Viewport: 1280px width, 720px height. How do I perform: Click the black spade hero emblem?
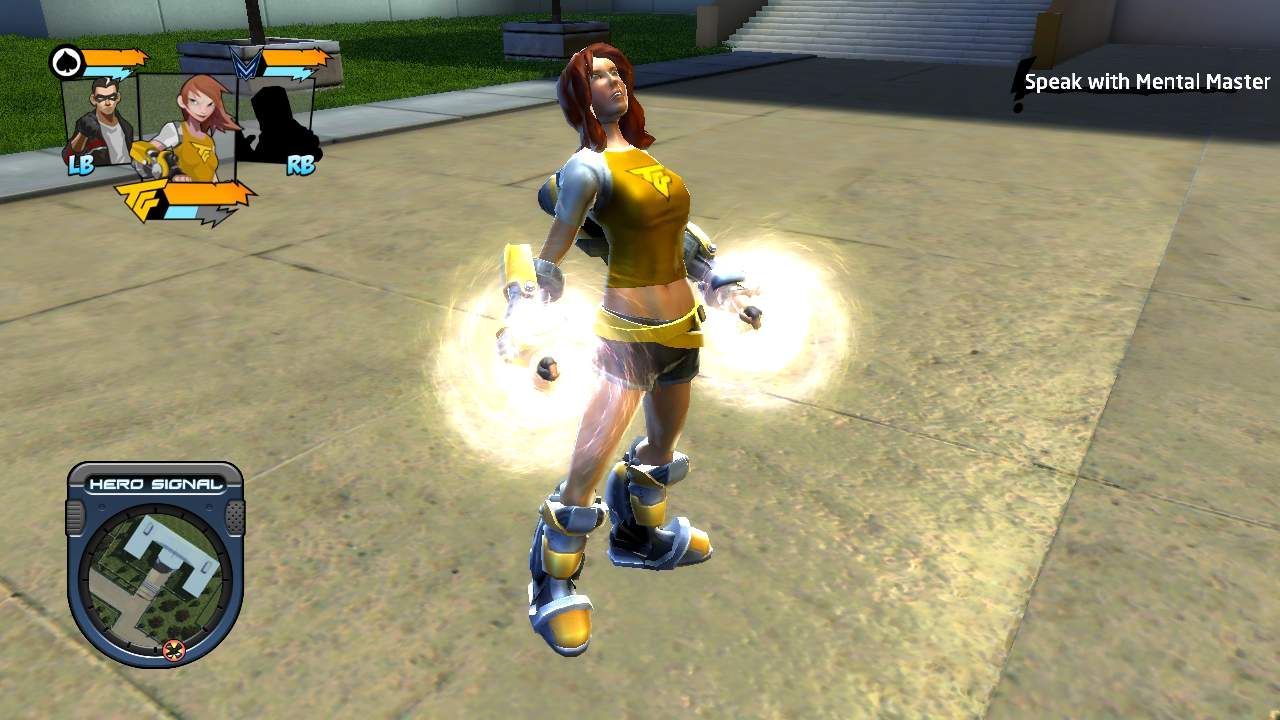click(66, 63)
